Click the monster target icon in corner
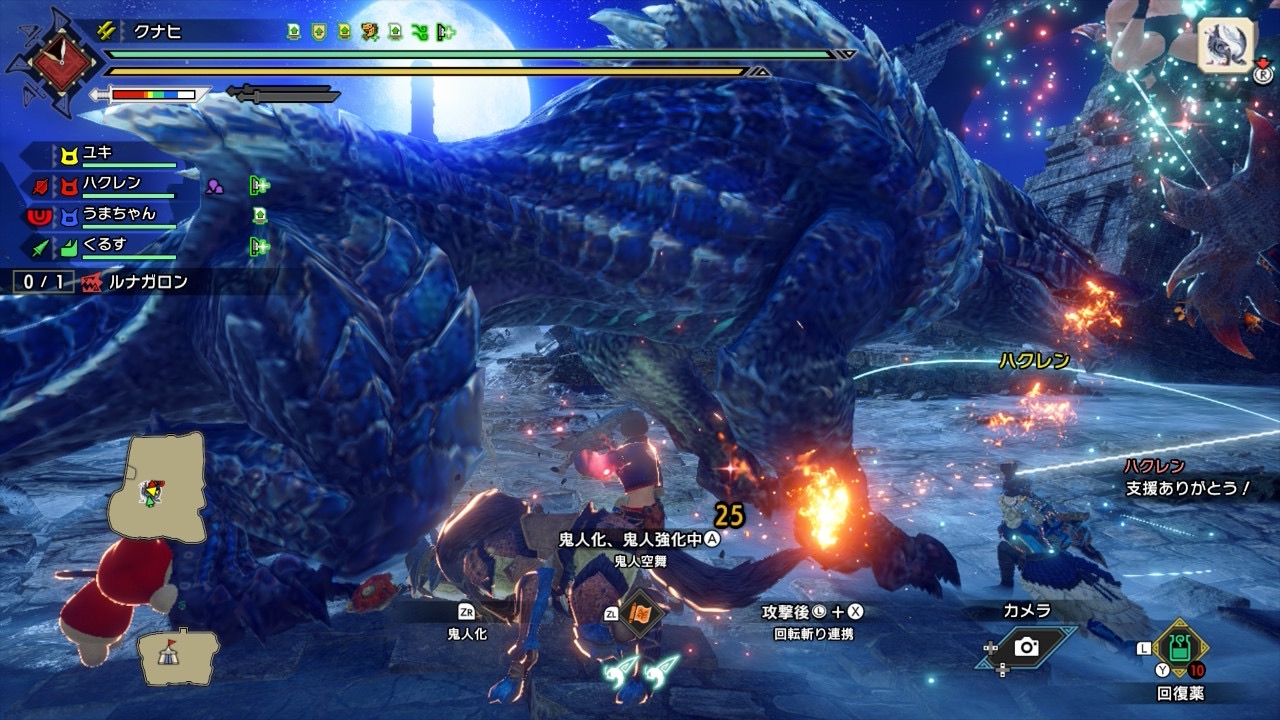The image size is (1280, 720). pos(1226,45)
